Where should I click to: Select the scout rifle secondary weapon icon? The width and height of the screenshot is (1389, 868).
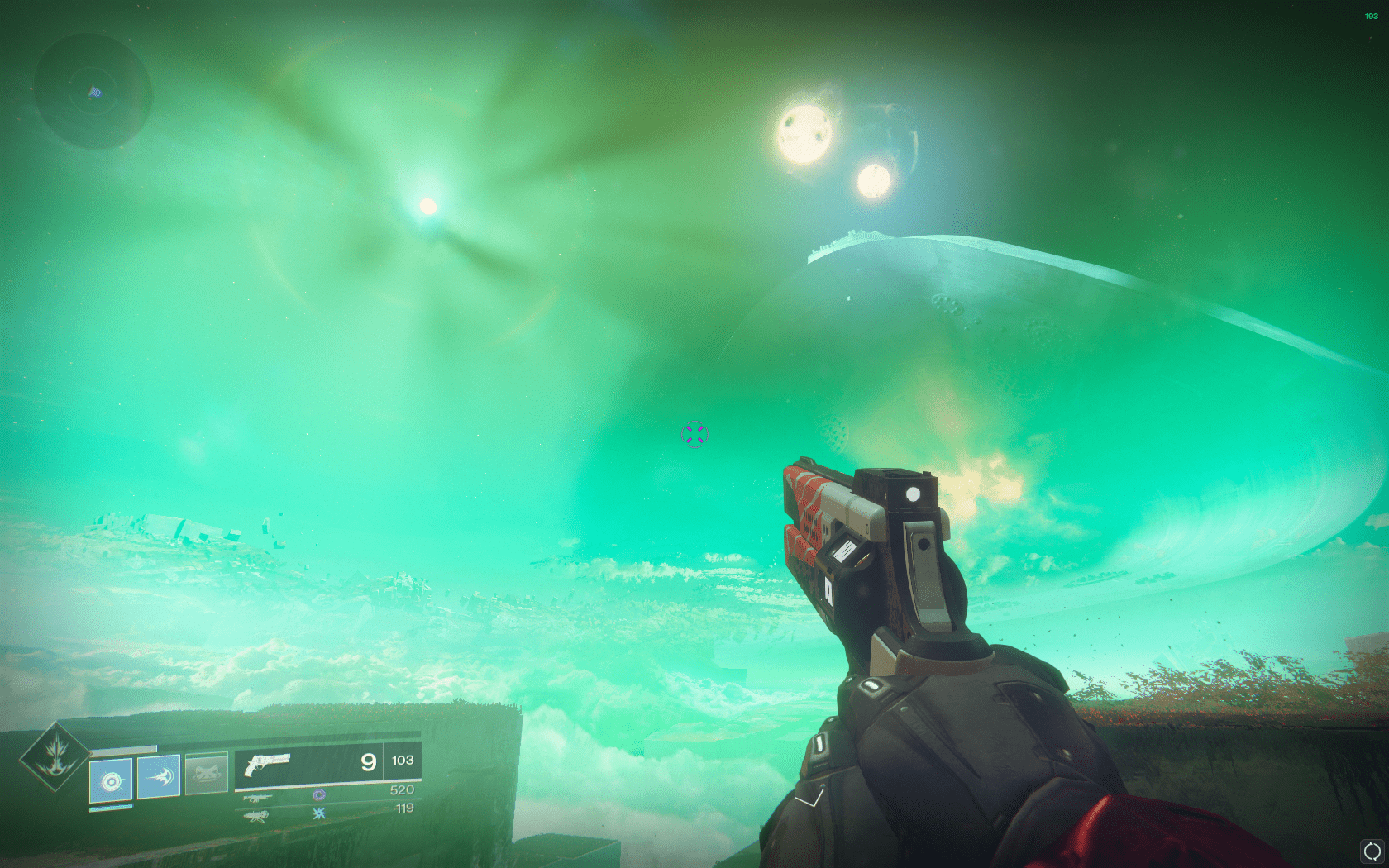258,799
